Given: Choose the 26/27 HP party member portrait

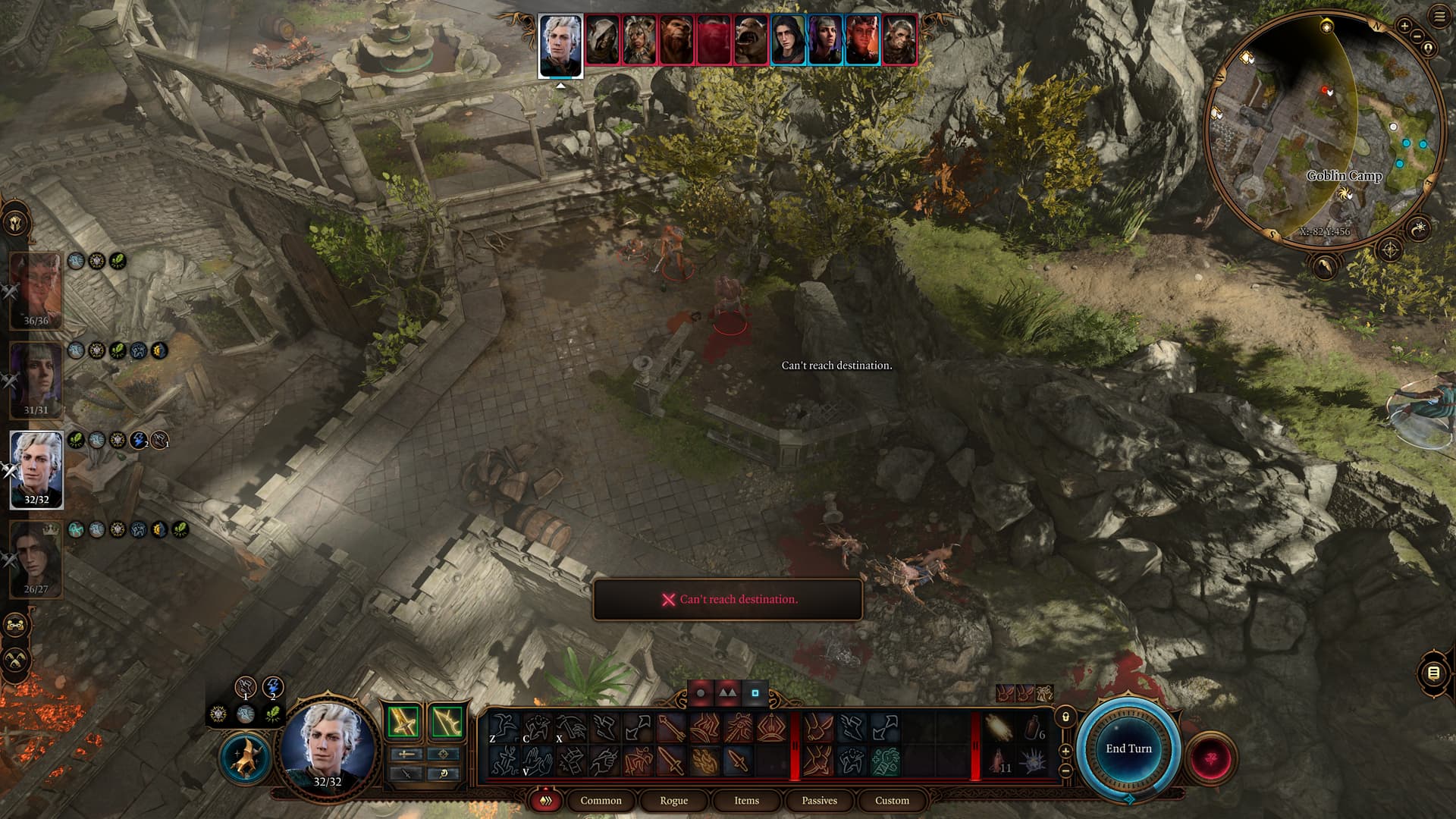Looking at the screenshot, I should point(36,557).
